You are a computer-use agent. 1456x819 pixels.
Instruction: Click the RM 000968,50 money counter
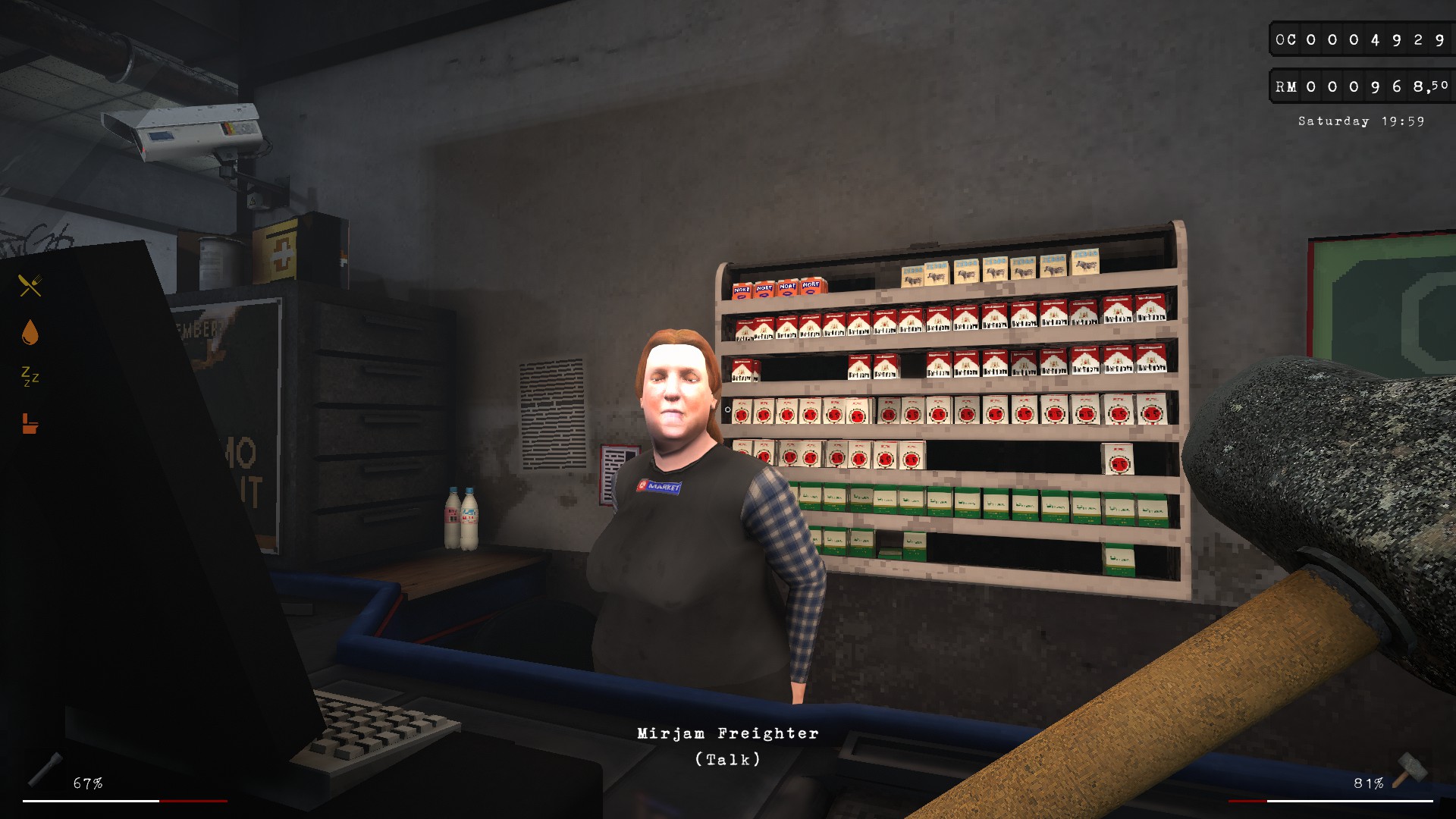tap(1360, 86)
